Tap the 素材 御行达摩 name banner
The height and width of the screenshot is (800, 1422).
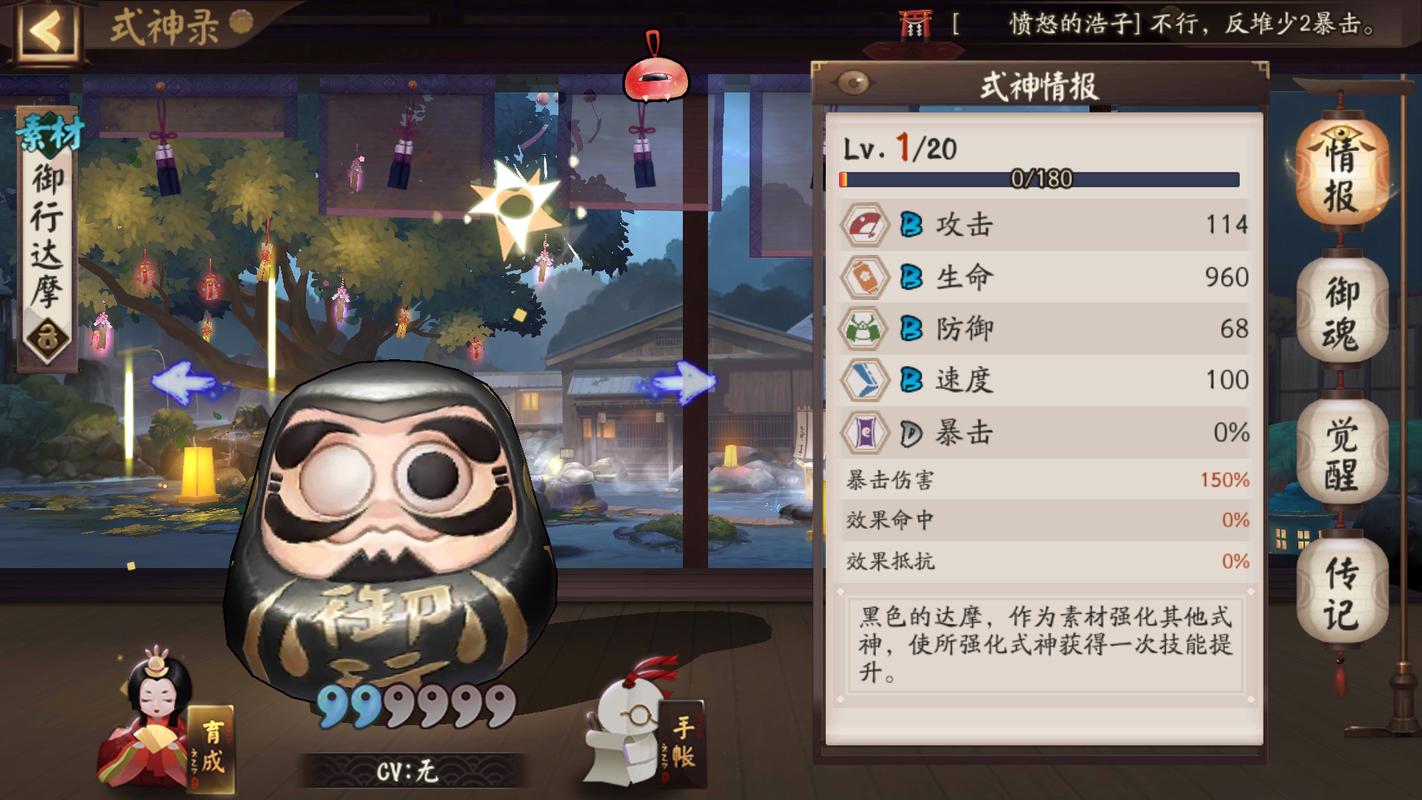[47, 240]
